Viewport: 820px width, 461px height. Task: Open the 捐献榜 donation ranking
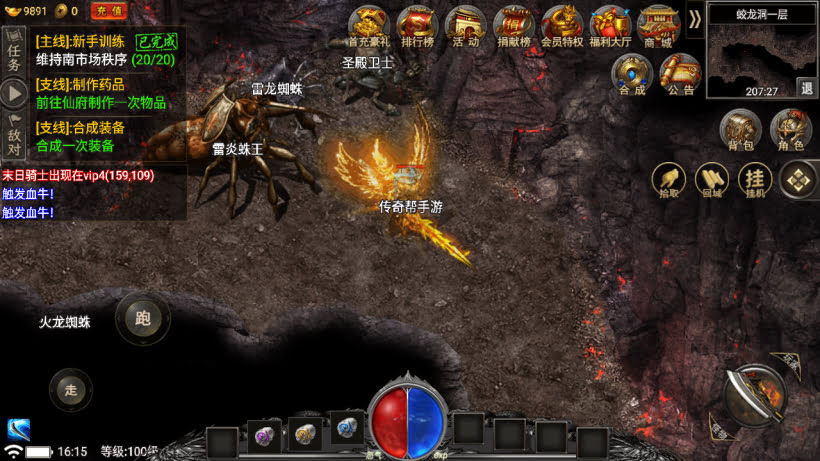(x=513, y=26)
